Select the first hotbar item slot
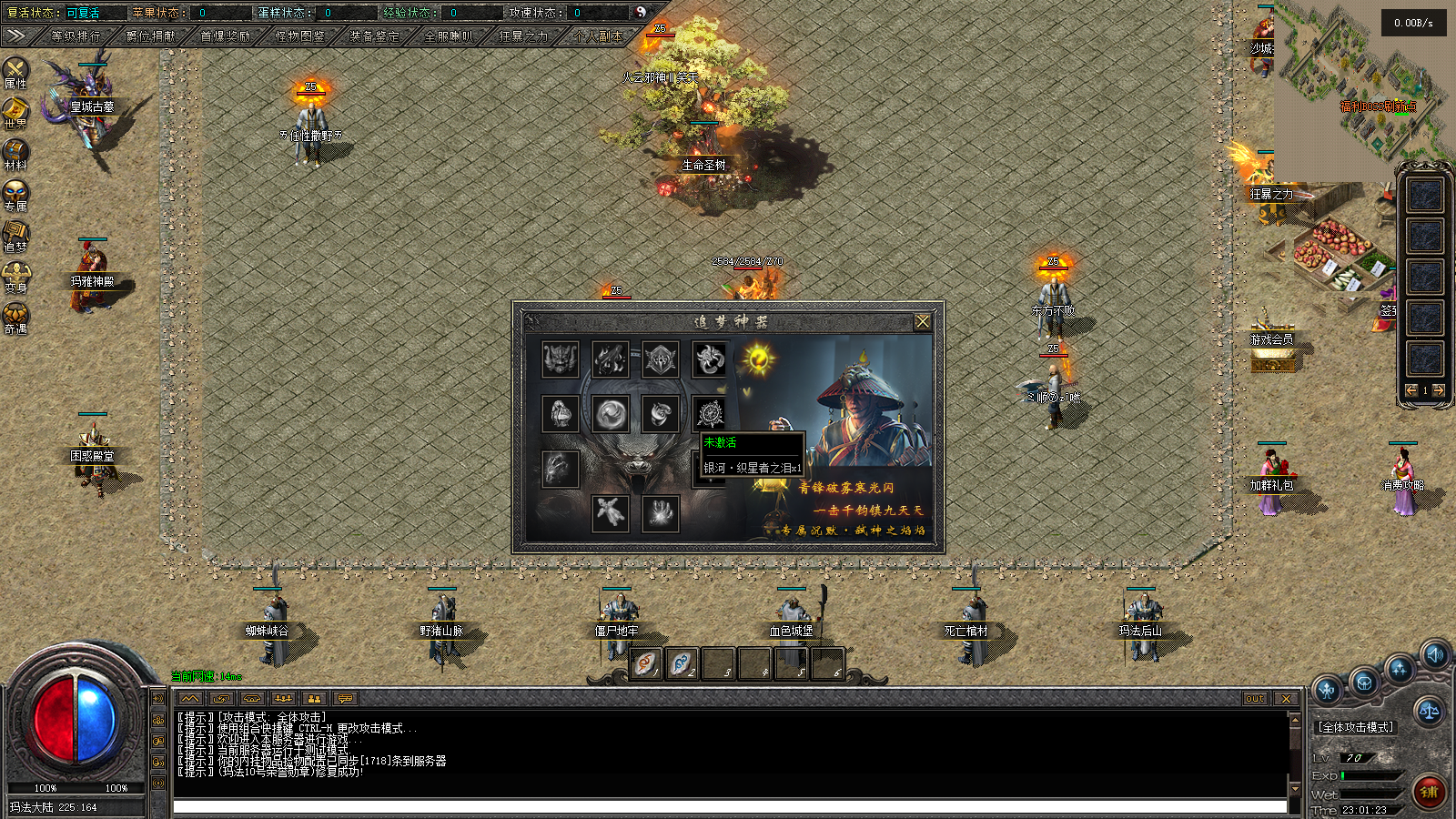Image resolution: width=1456 pixels, height=819 pixels. pos(645,665)
